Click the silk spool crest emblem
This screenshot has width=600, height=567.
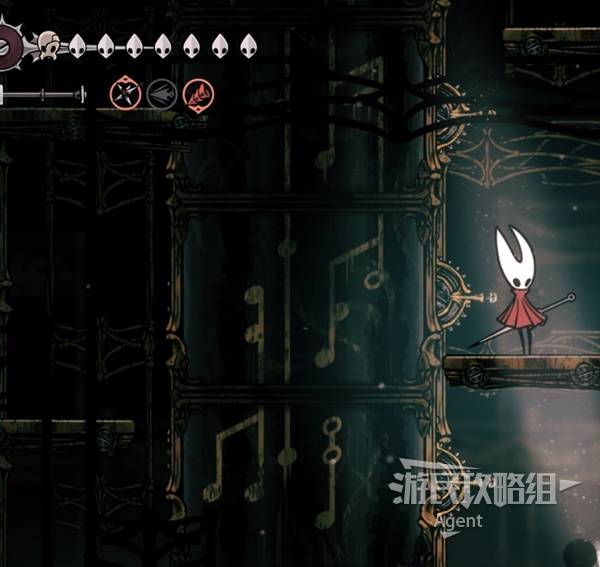(10, 45)
